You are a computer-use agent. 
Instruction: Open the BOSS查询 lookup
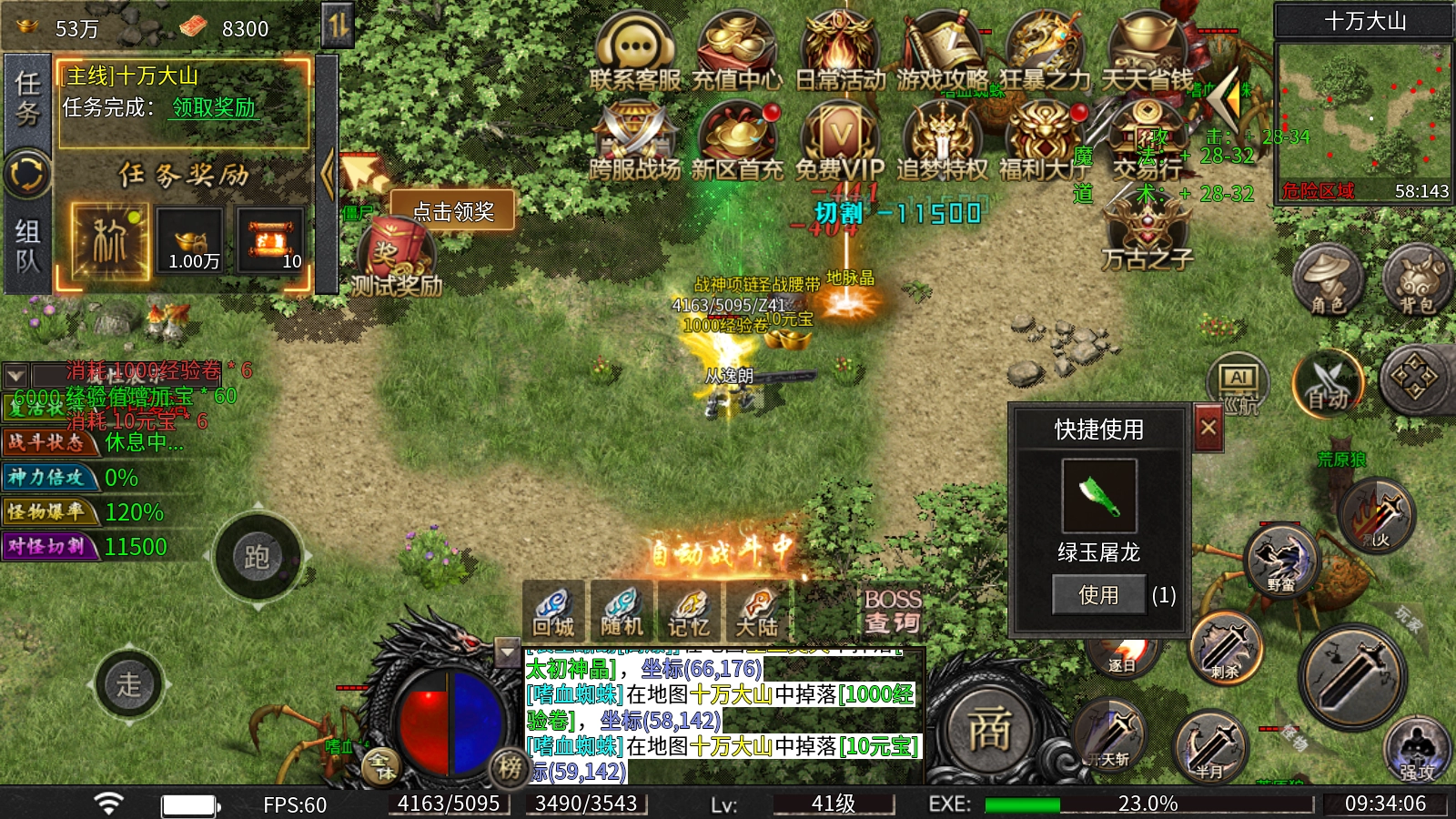pyautogui.click(x=892, y=611)
